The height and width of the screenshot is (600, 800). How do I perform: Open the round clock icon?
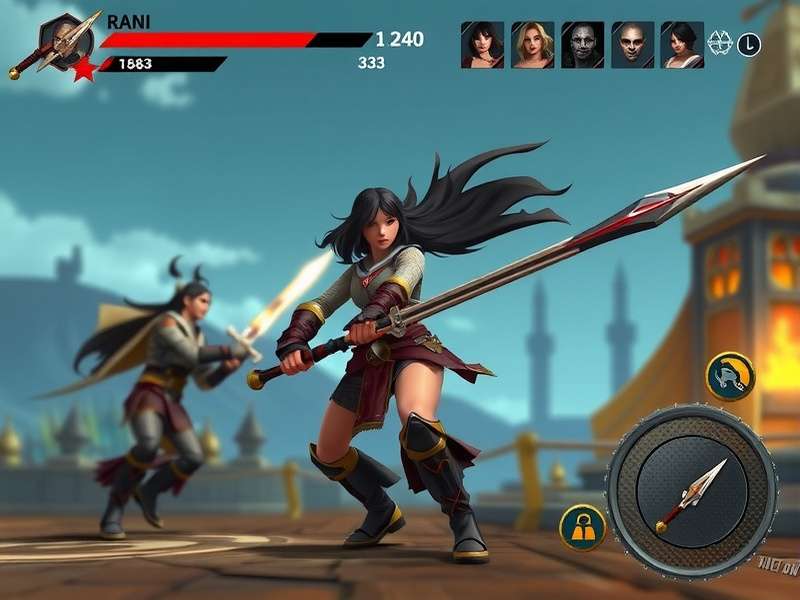pos(749,44)
